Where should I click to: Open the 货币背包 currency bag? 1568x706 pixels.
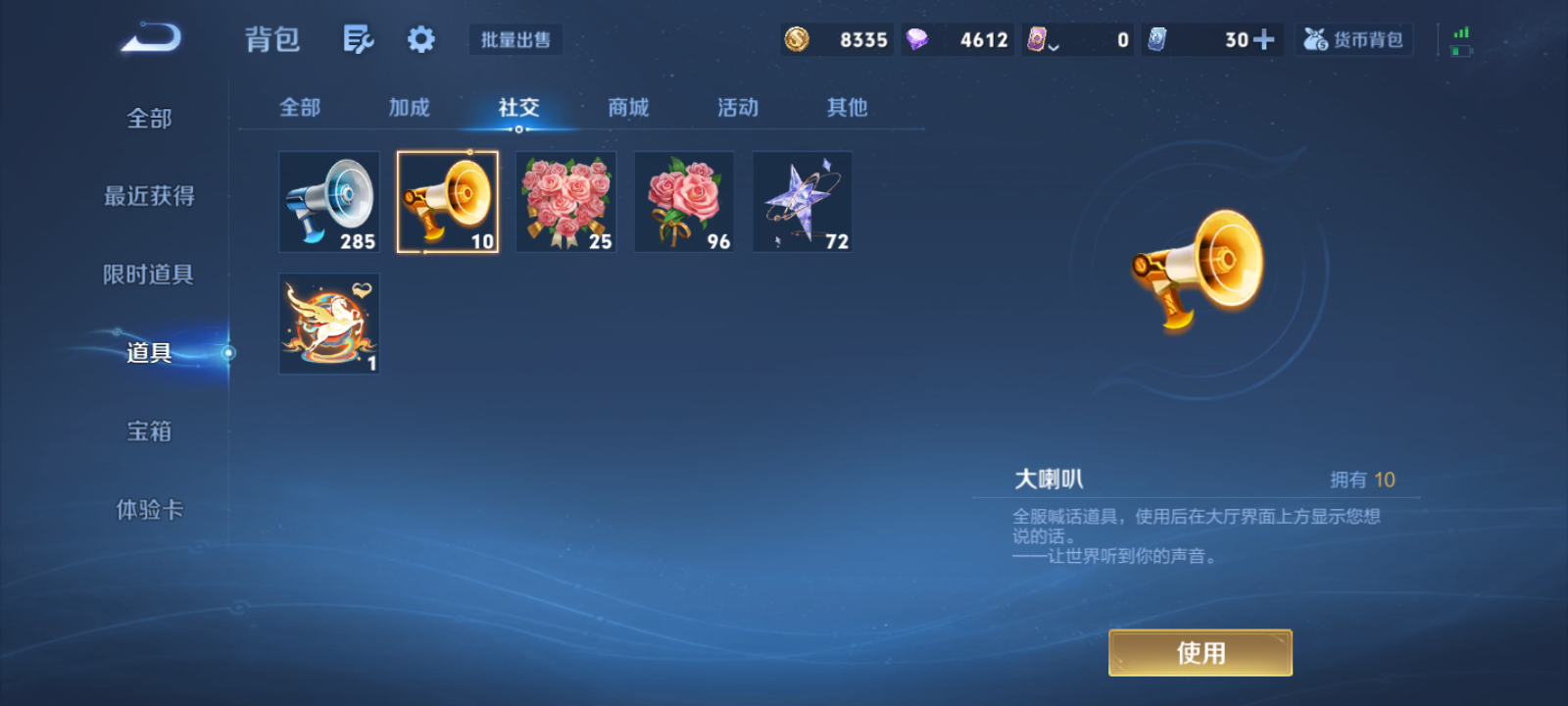1353,39
